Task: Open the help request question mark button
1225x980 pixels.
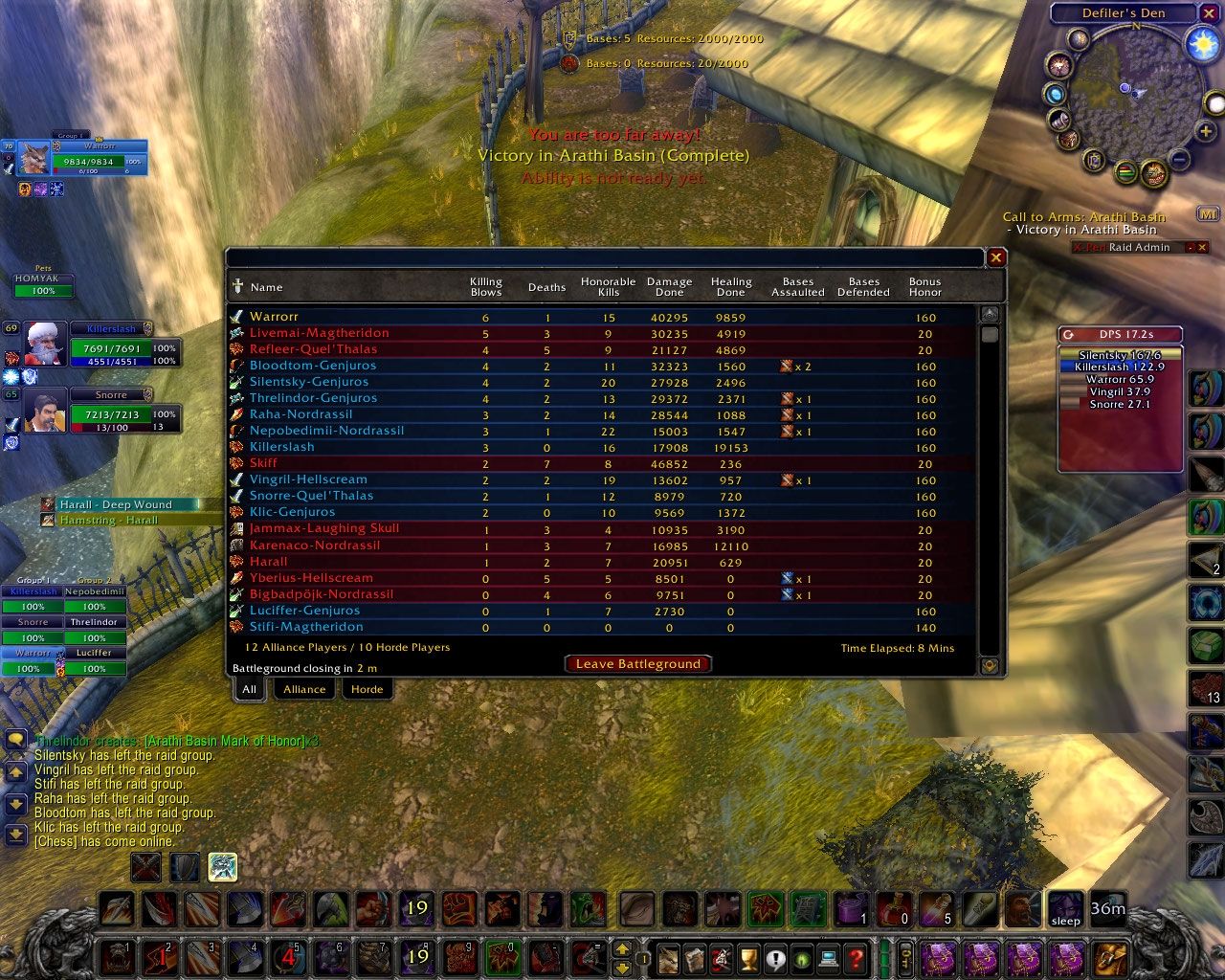Action: tap(857, 957)
